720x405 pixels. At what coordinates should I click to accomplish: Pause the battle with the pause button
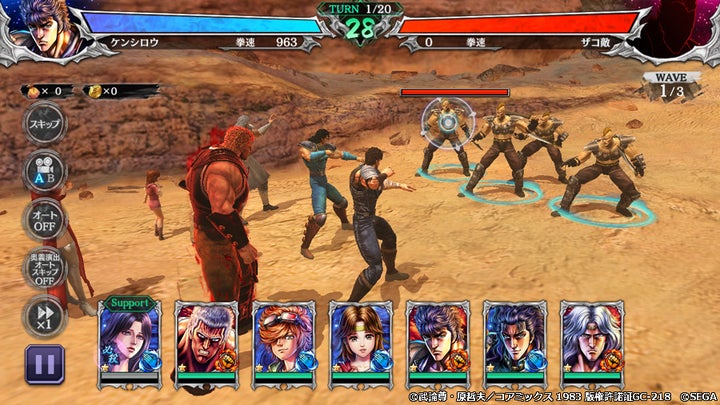44,365
